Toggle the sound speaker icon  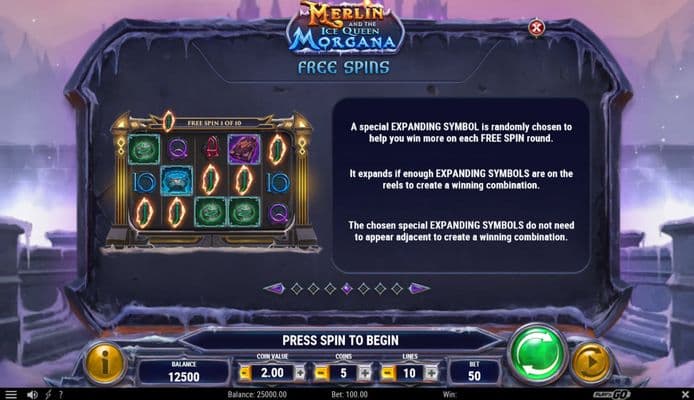[x=31, y=394]
